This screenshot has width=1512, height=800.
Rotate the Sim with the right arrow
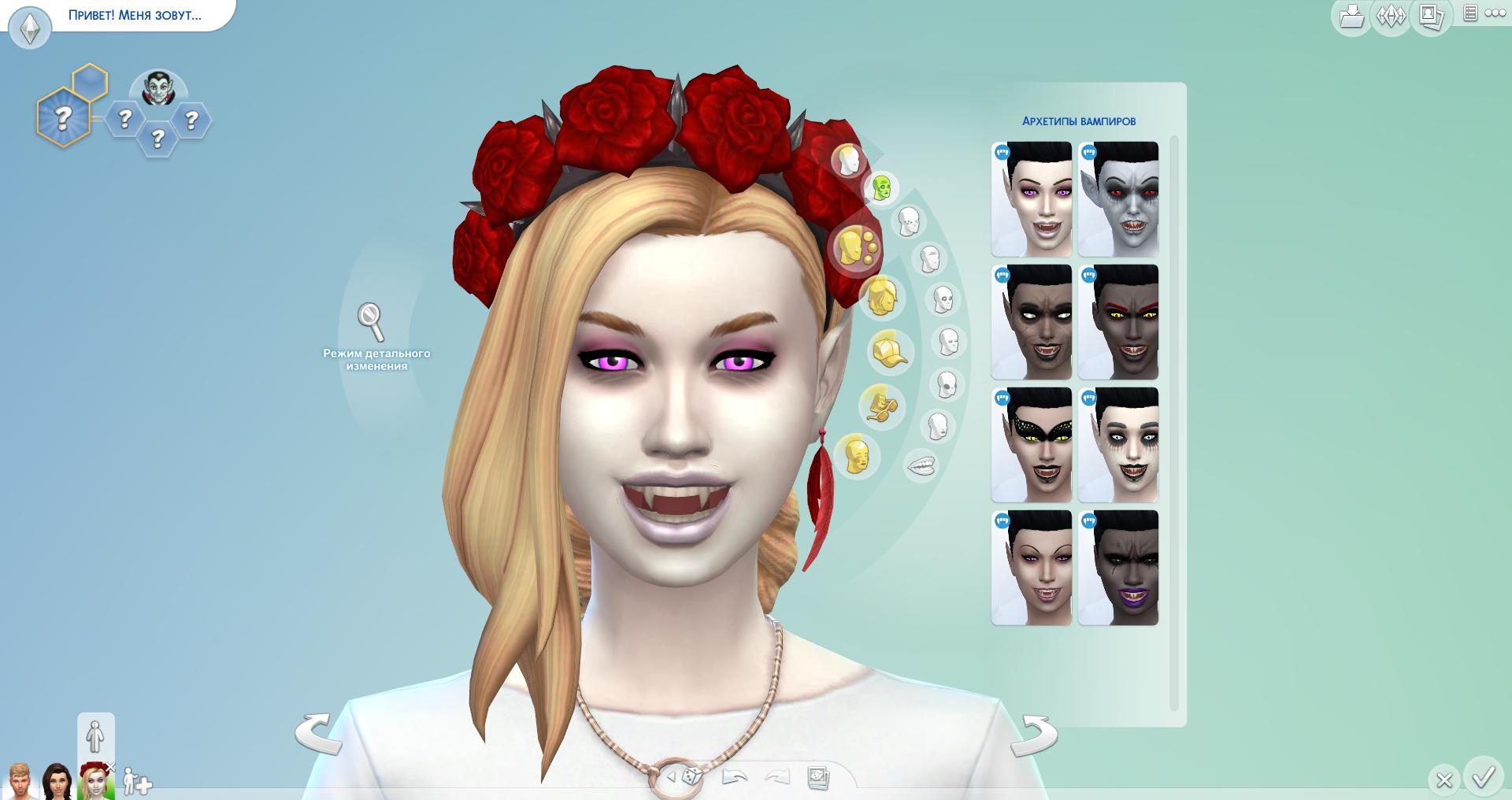[1035, 734]
